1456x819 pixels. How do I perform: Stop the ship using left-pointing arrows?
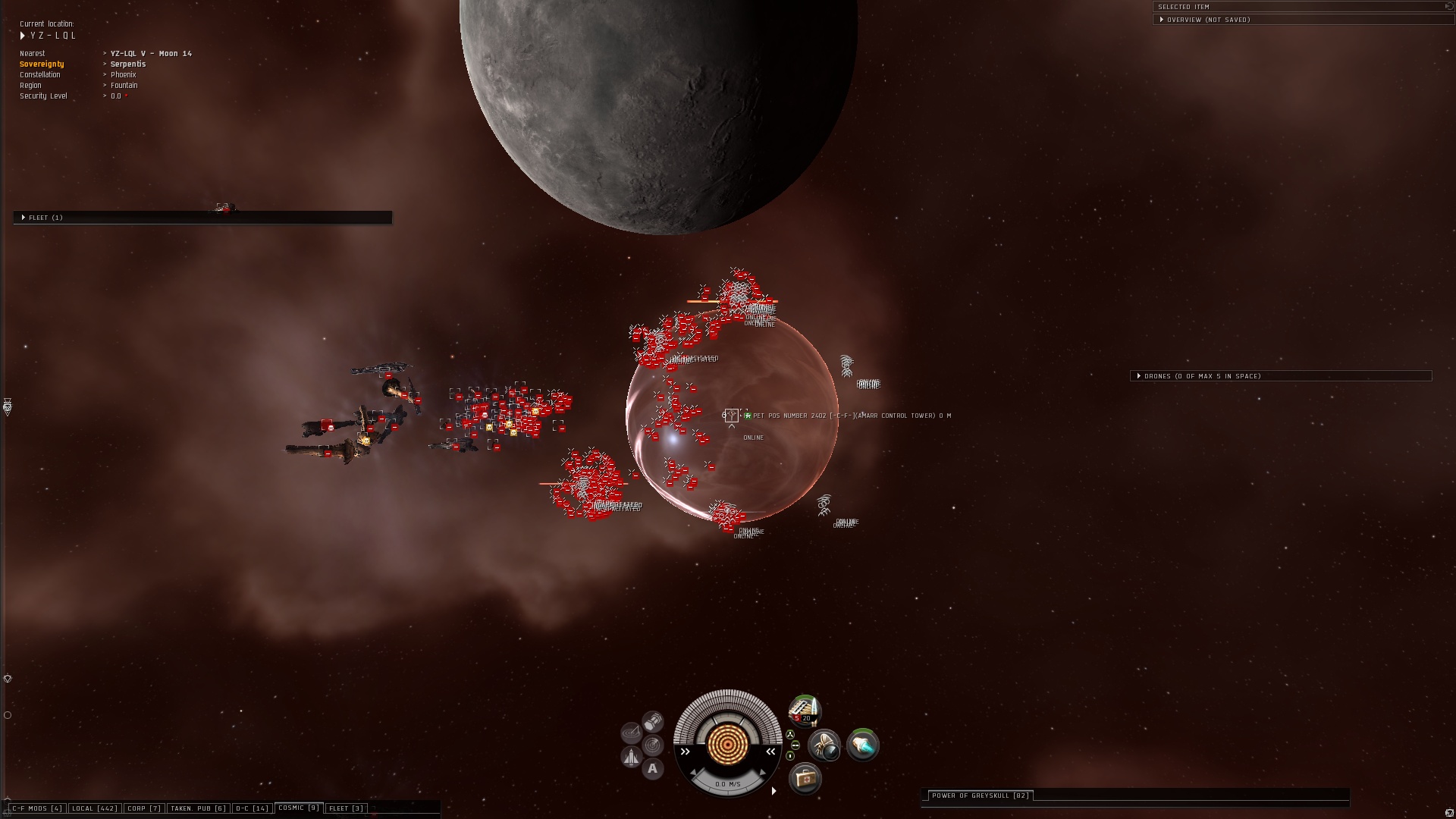(x=770, y=752)
